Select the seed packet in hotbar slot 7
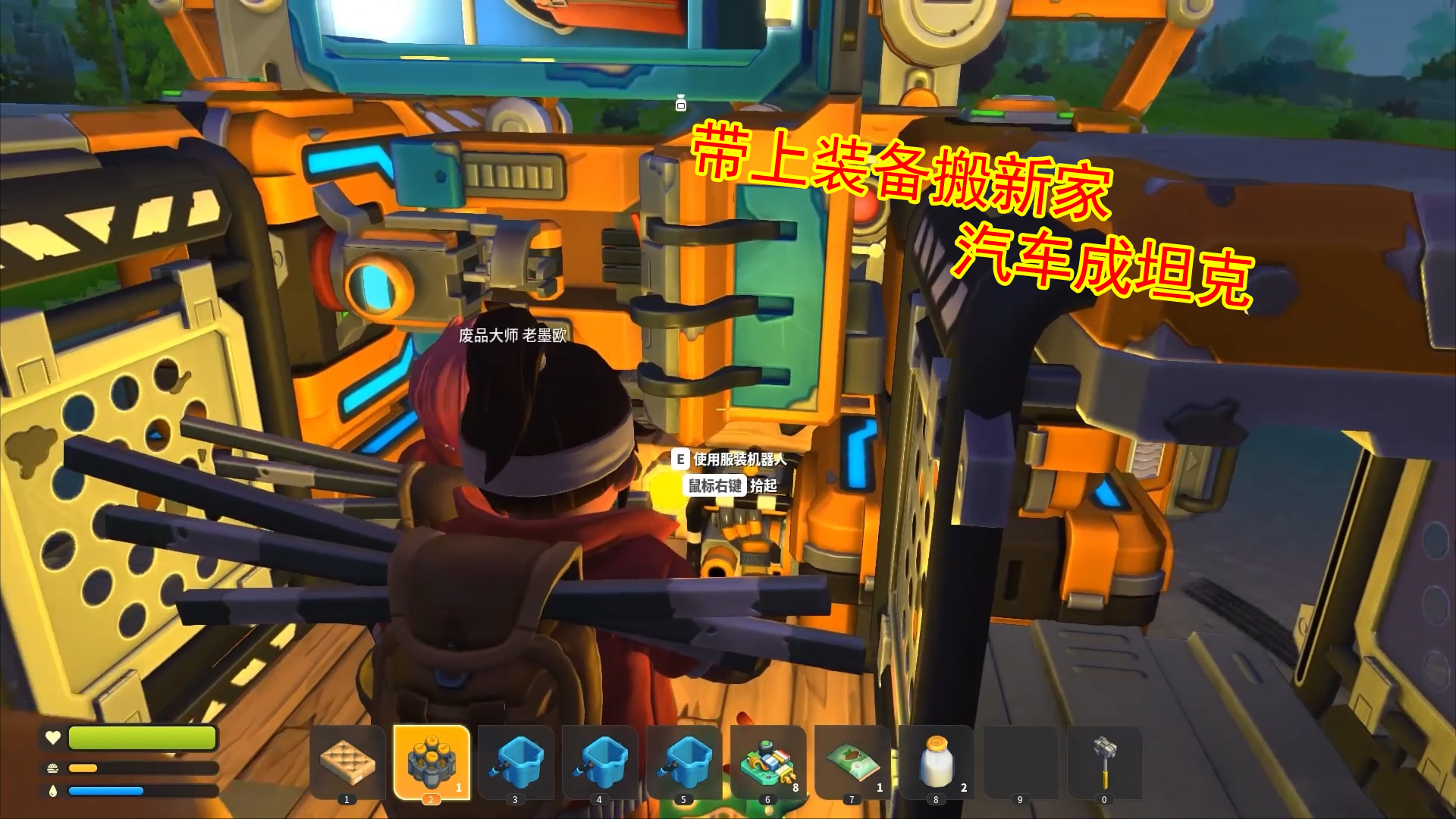1456x819 pixels. [x=851, y=762]
